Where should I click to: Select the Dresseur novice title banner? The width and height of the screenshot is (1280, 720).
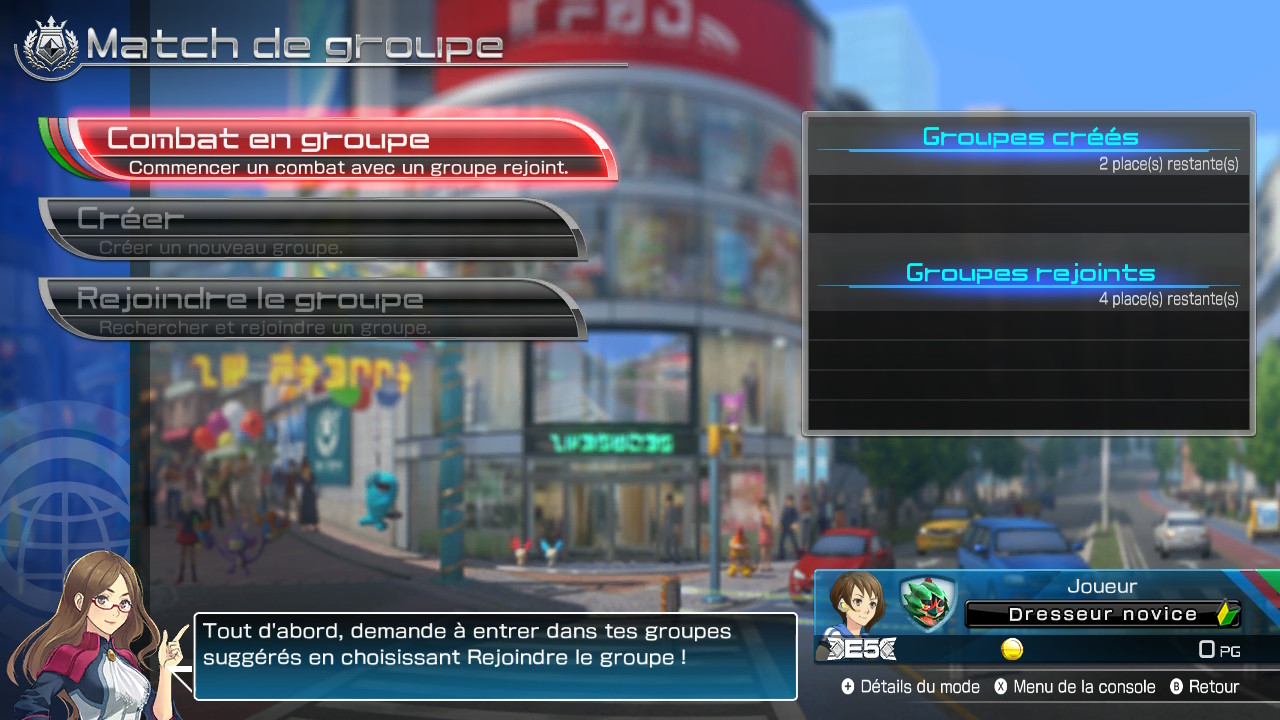coord(1102,614)
